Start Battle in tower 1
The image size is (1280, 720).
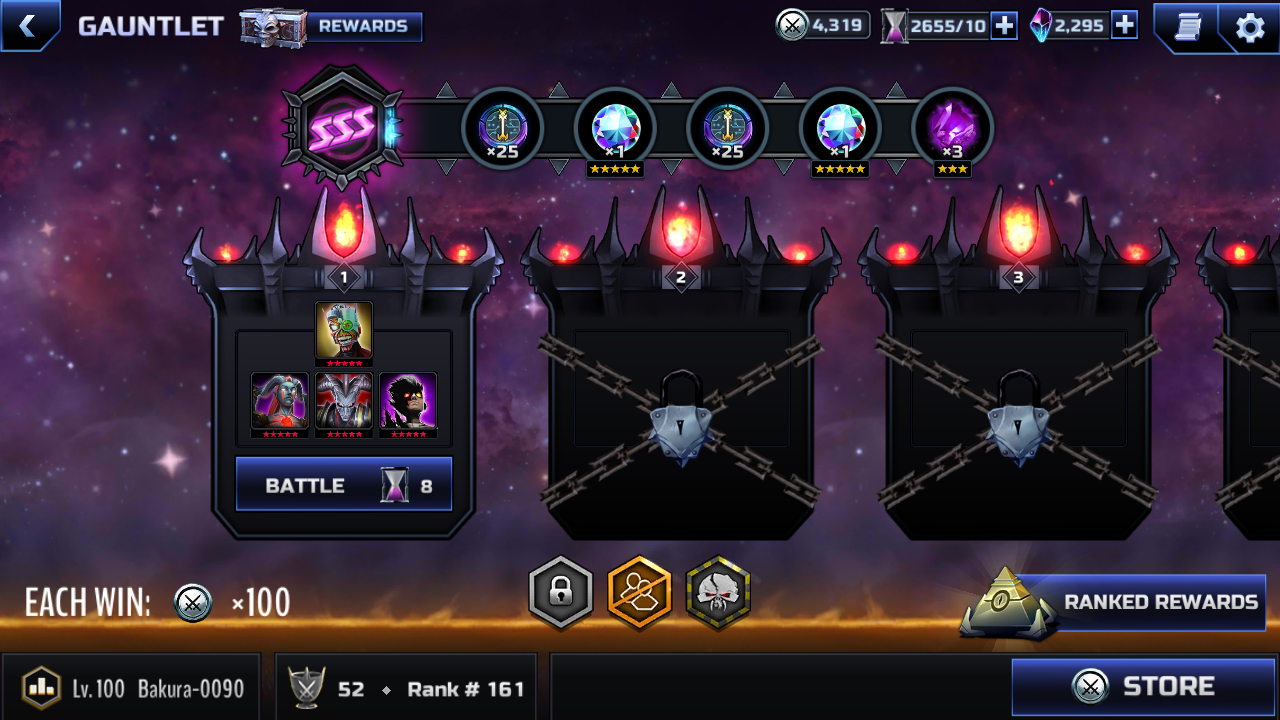click(x=344, y=485)
